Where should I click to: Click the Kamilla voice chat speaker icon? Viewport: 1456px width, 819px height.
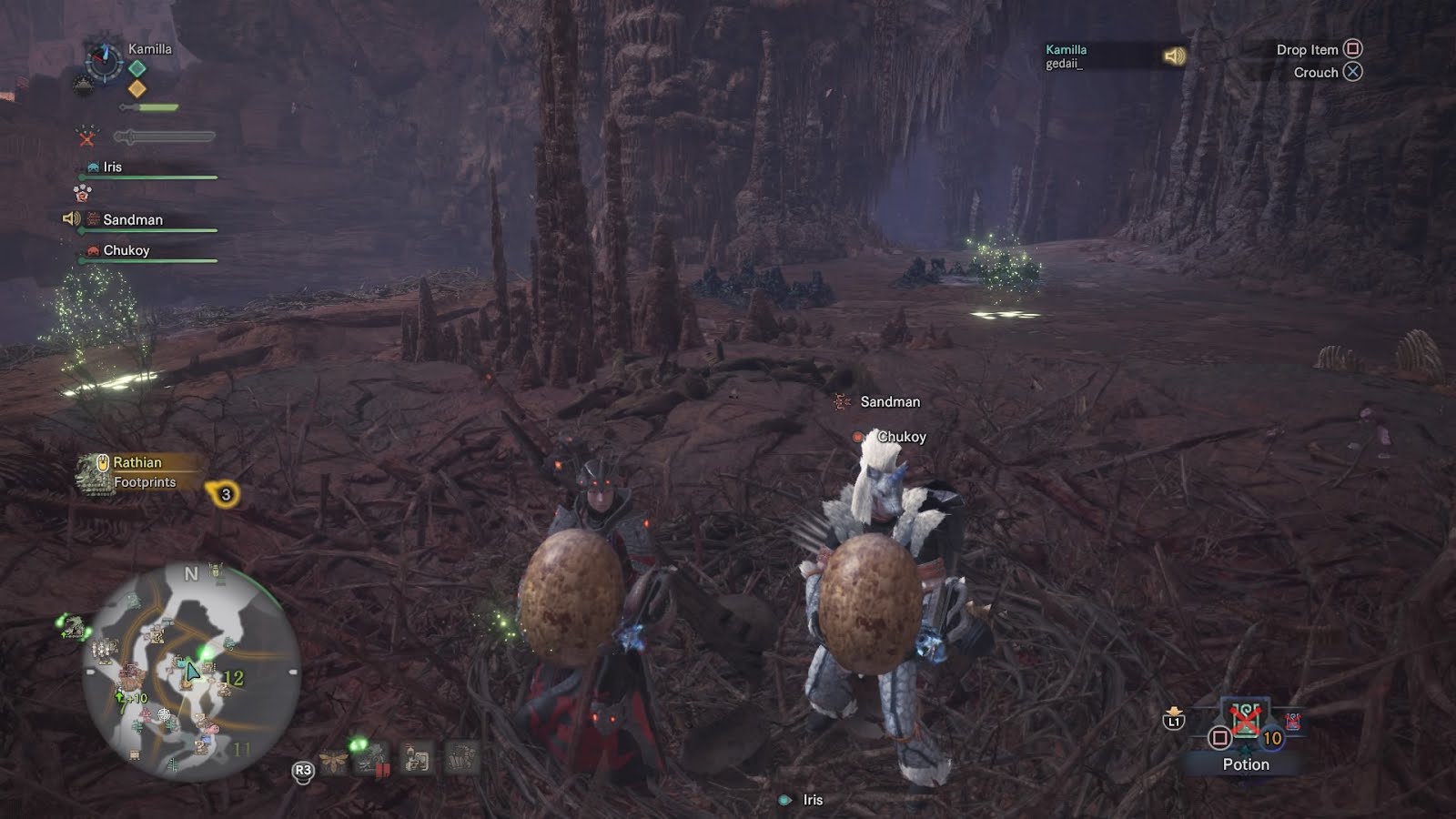[1174, 56]
